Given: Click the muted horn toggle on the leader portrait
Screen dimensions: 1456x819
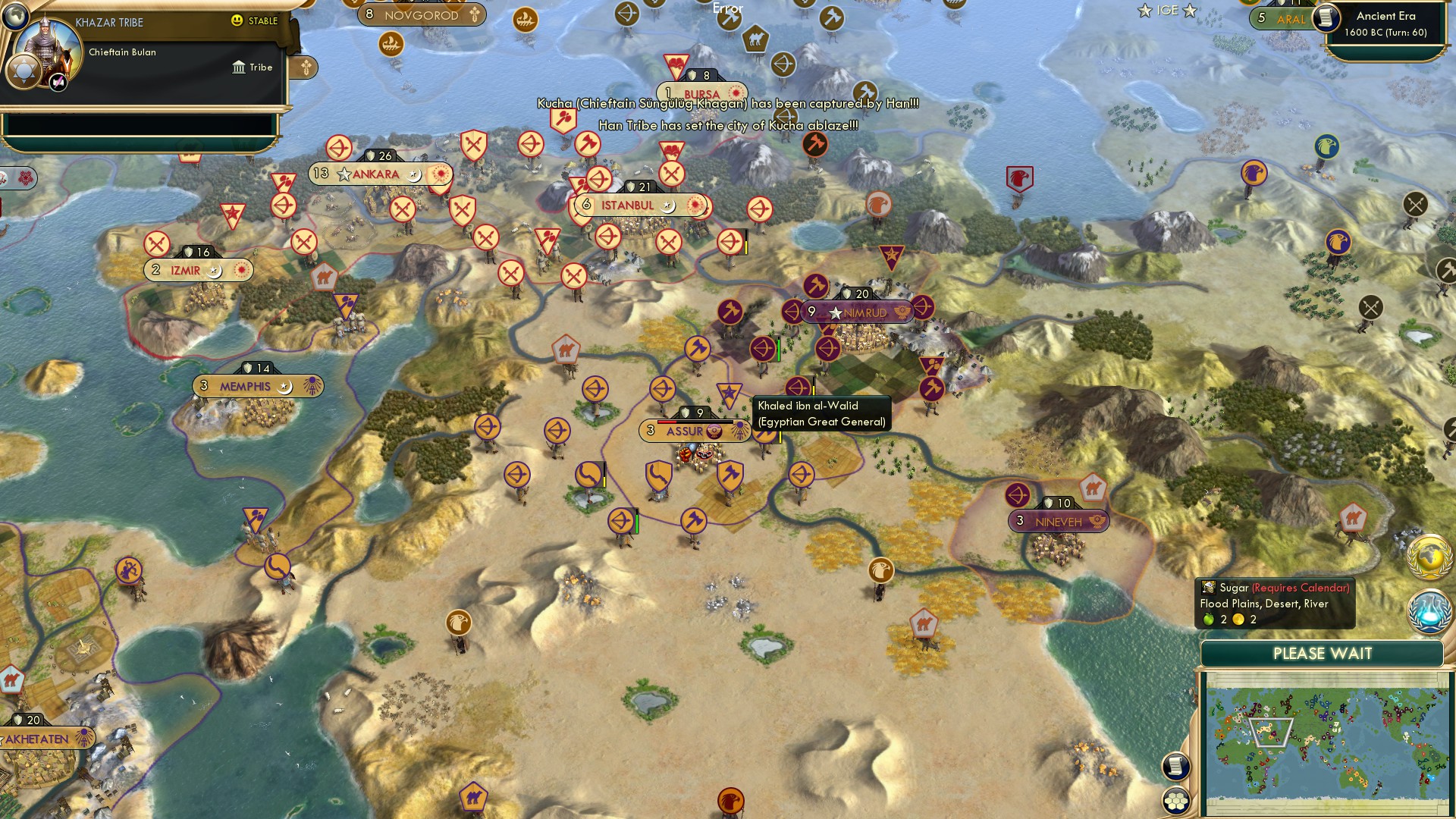Looking at the screenshot, I should coord(58,82).
